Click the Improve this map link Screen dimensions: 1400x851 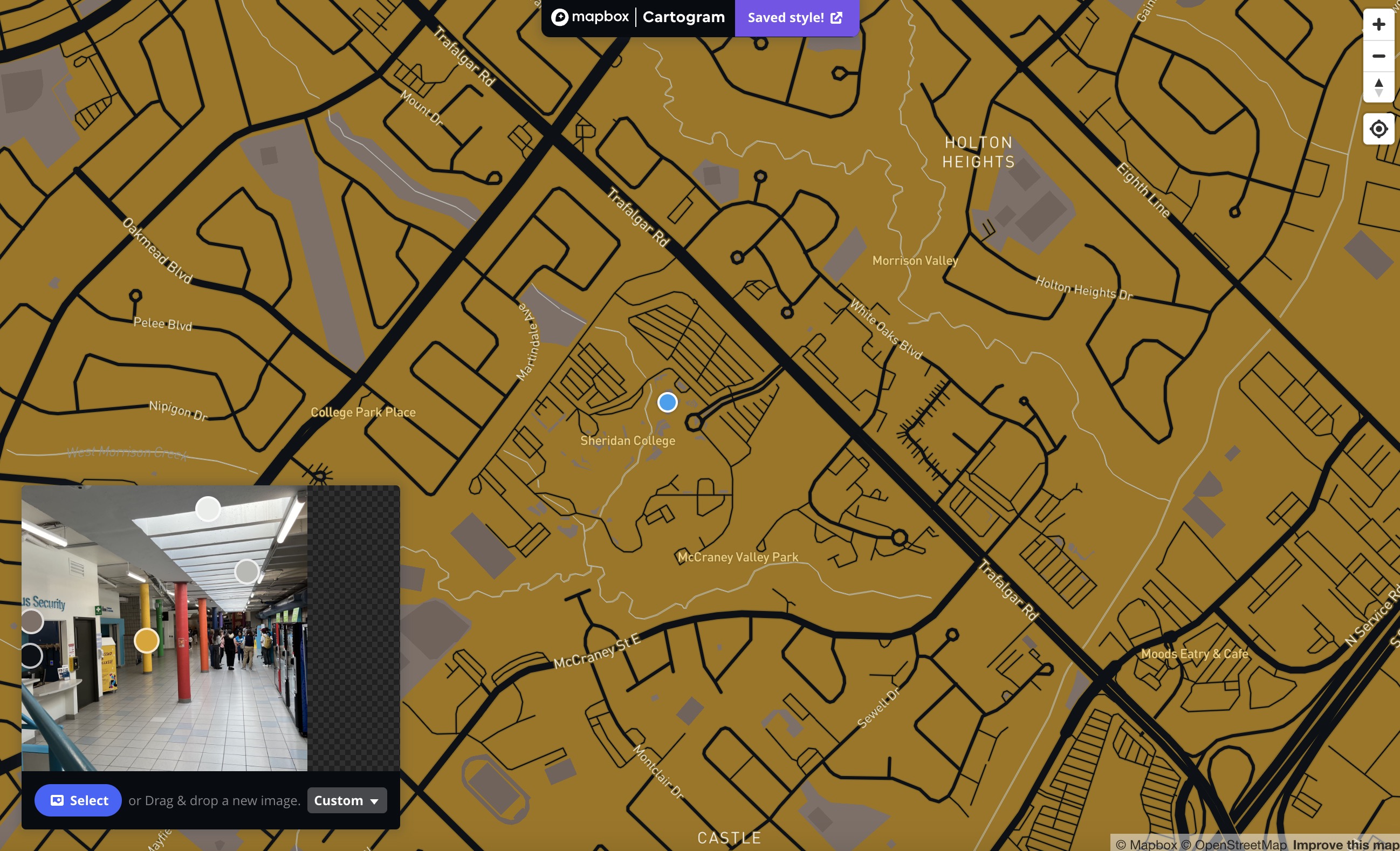[1346, 845]
